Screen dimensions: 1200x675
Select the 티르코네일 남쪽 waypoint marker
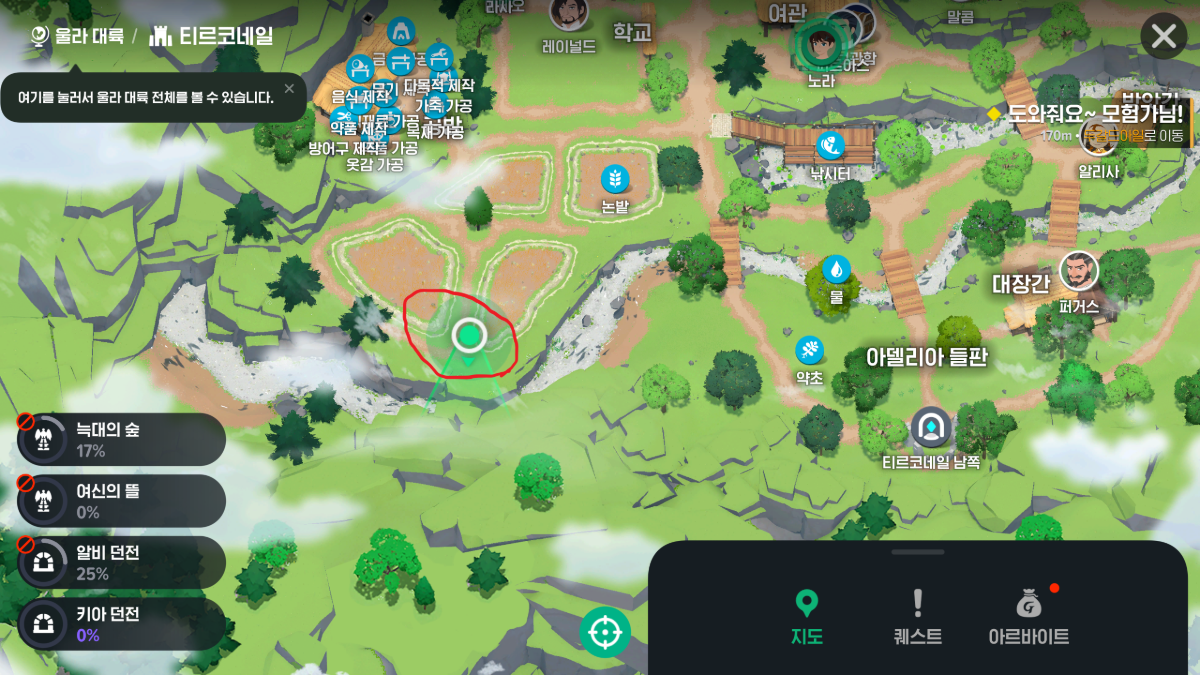coord(931,428)
